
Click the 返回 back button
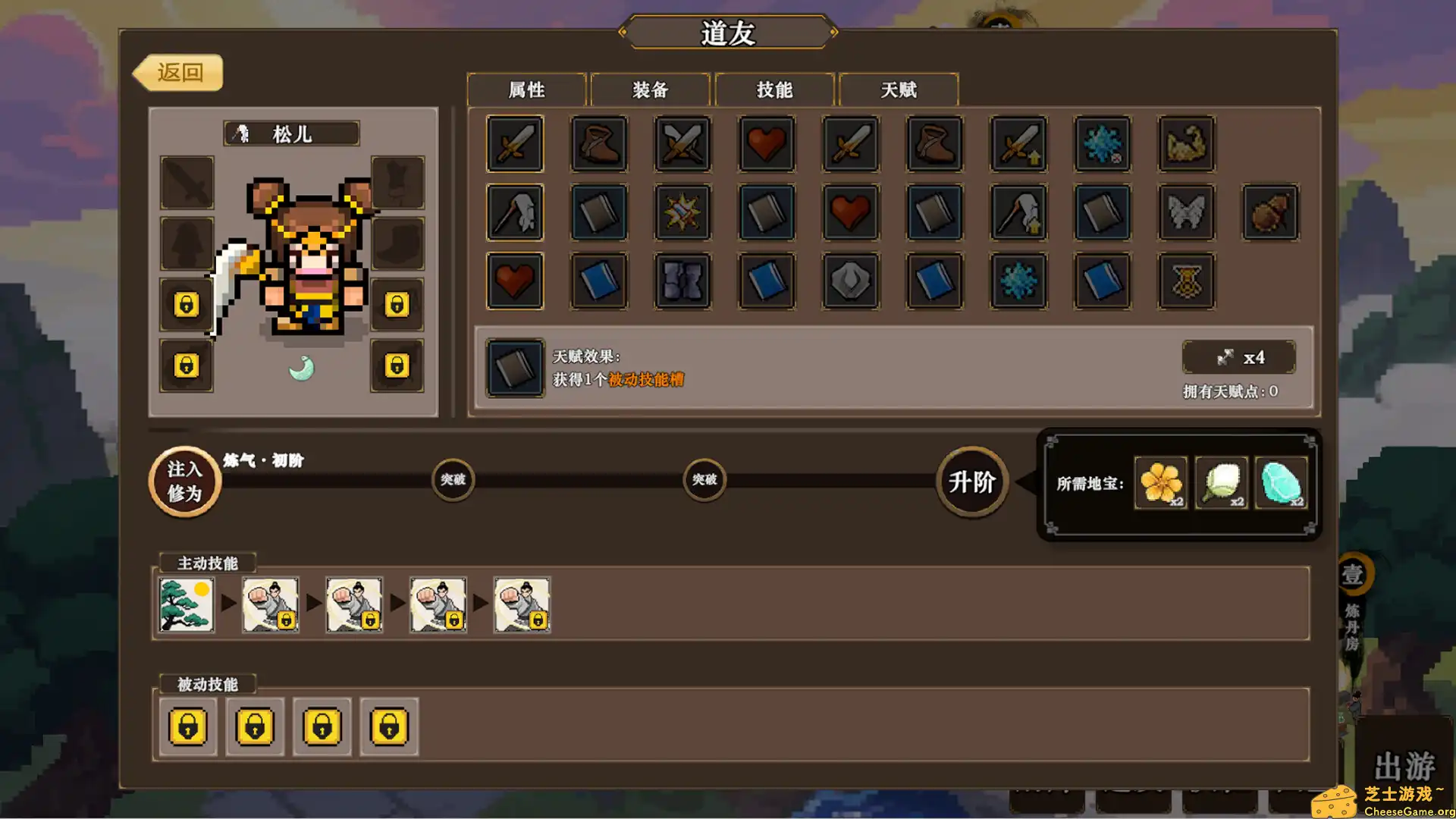click(180, 72)
